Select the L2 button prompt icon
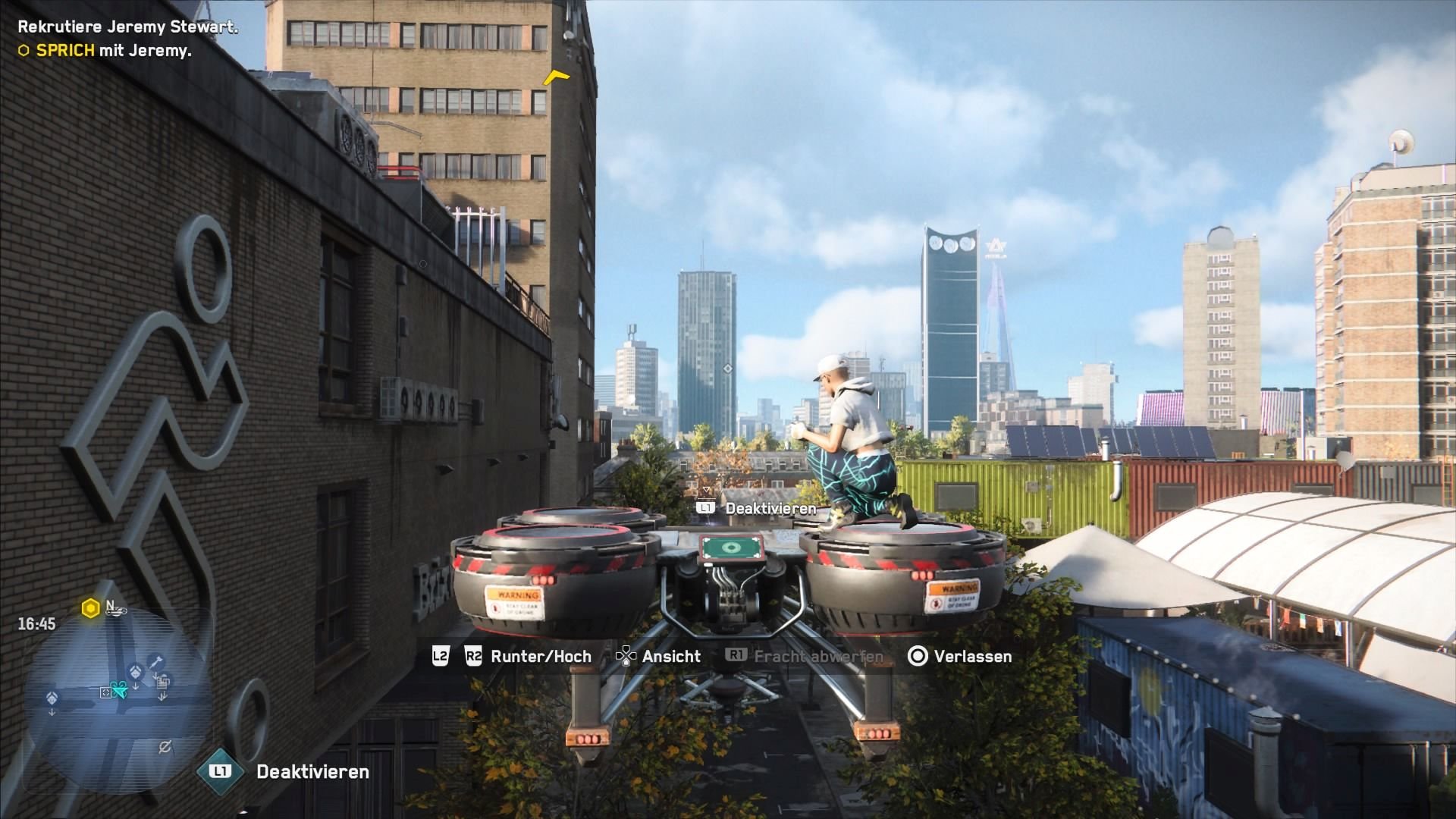 pos(439,656)
